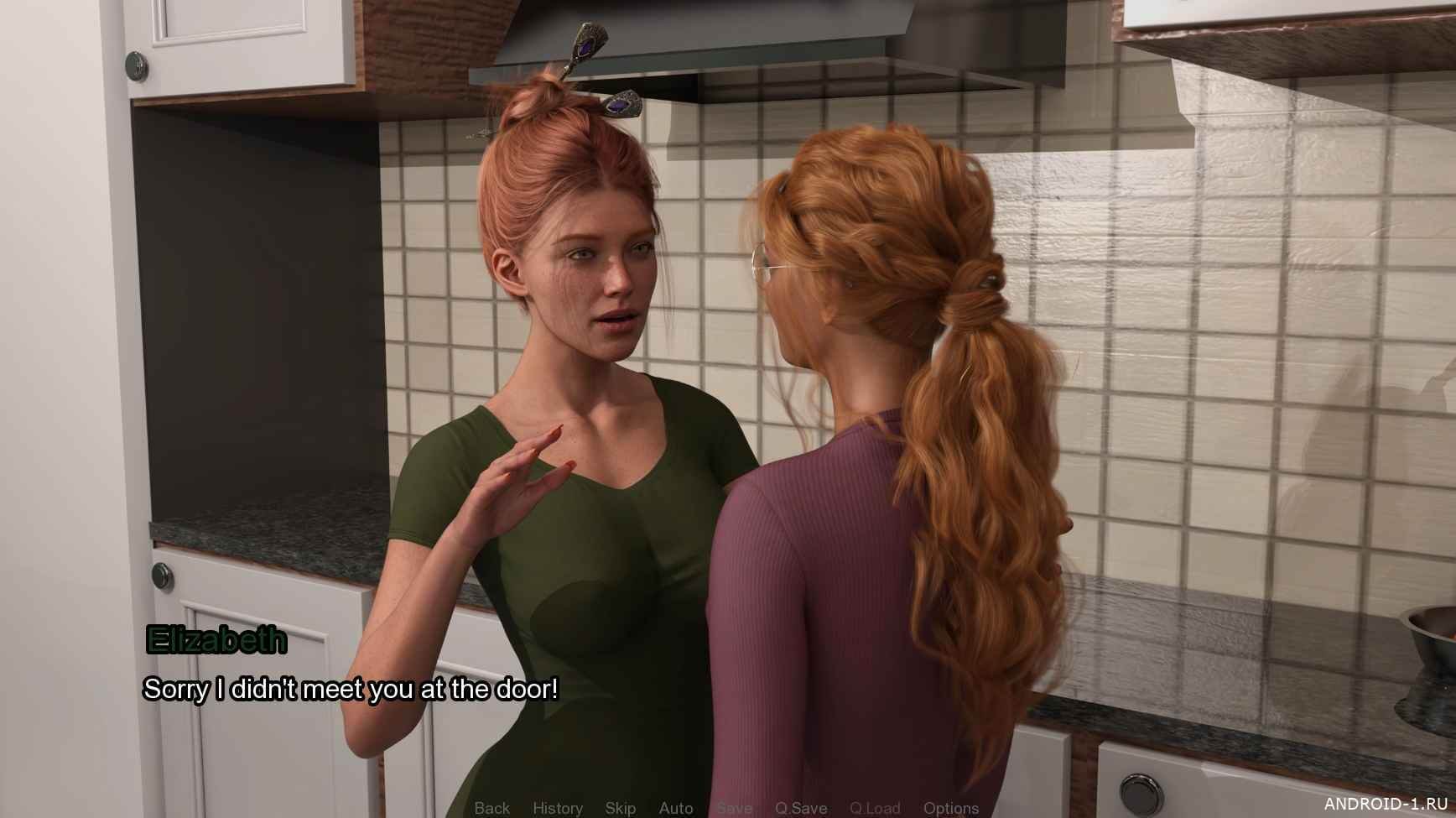The width and height of the screenshot is (1456, 818).
Task: Go back with the Back button
Action: coord(491,808)
